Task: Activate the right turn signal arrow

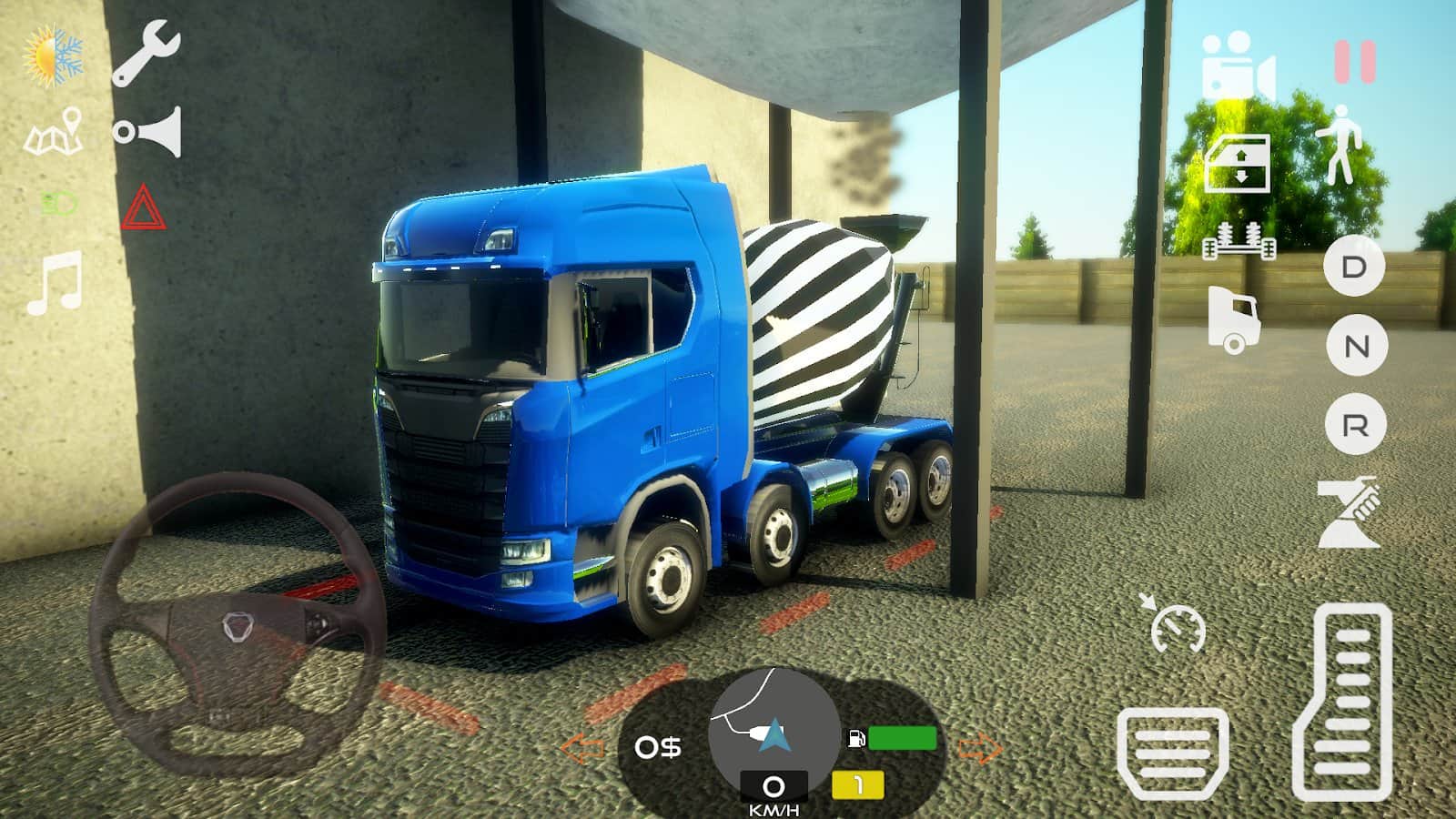Action: click(980, 750)
